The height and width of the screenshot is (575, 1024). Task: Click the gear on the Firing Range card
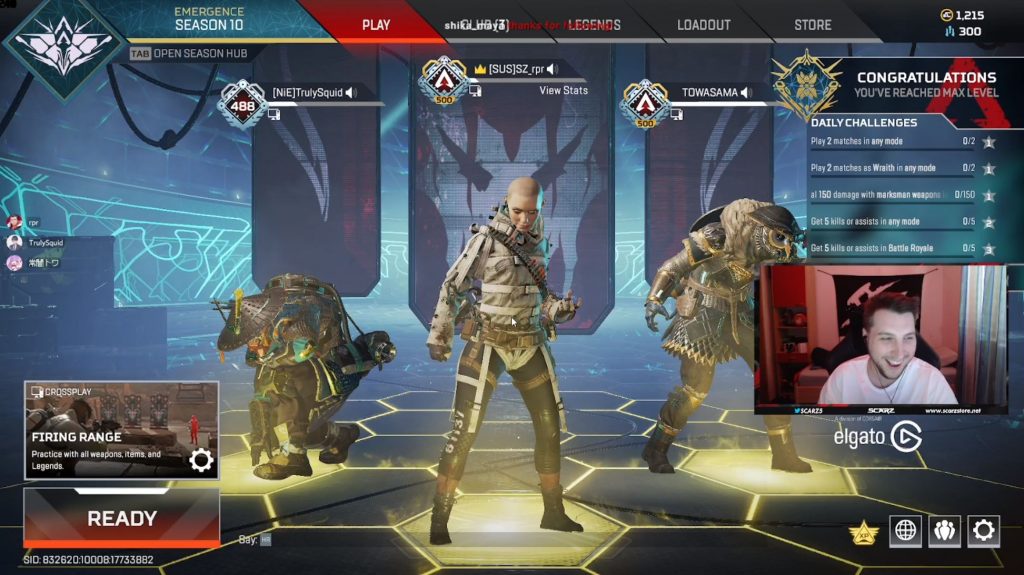[201, 460]
